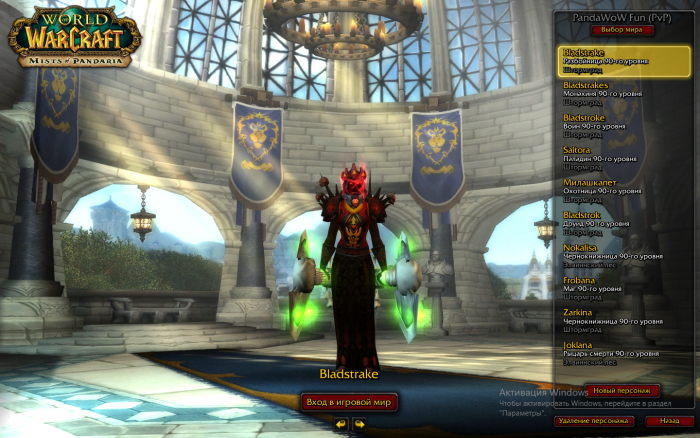700x438 pixels.
Task: Open realm selection "Выбор мира"
Action: [x=620, y=31]
